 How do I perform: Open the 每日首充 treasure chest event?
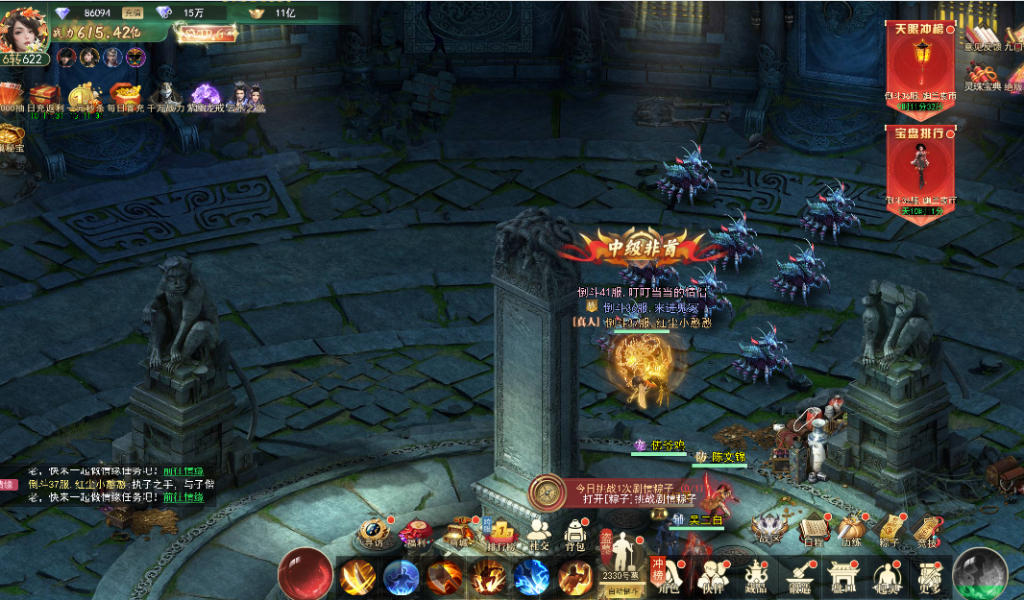click(124, 96)
